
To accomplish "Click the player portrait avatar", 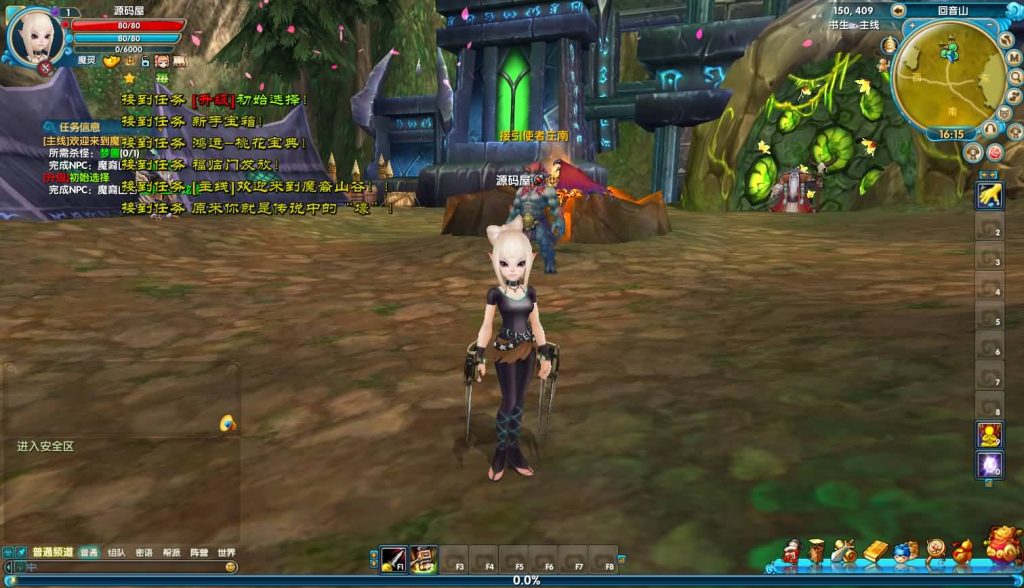I will tap(35, 37).
